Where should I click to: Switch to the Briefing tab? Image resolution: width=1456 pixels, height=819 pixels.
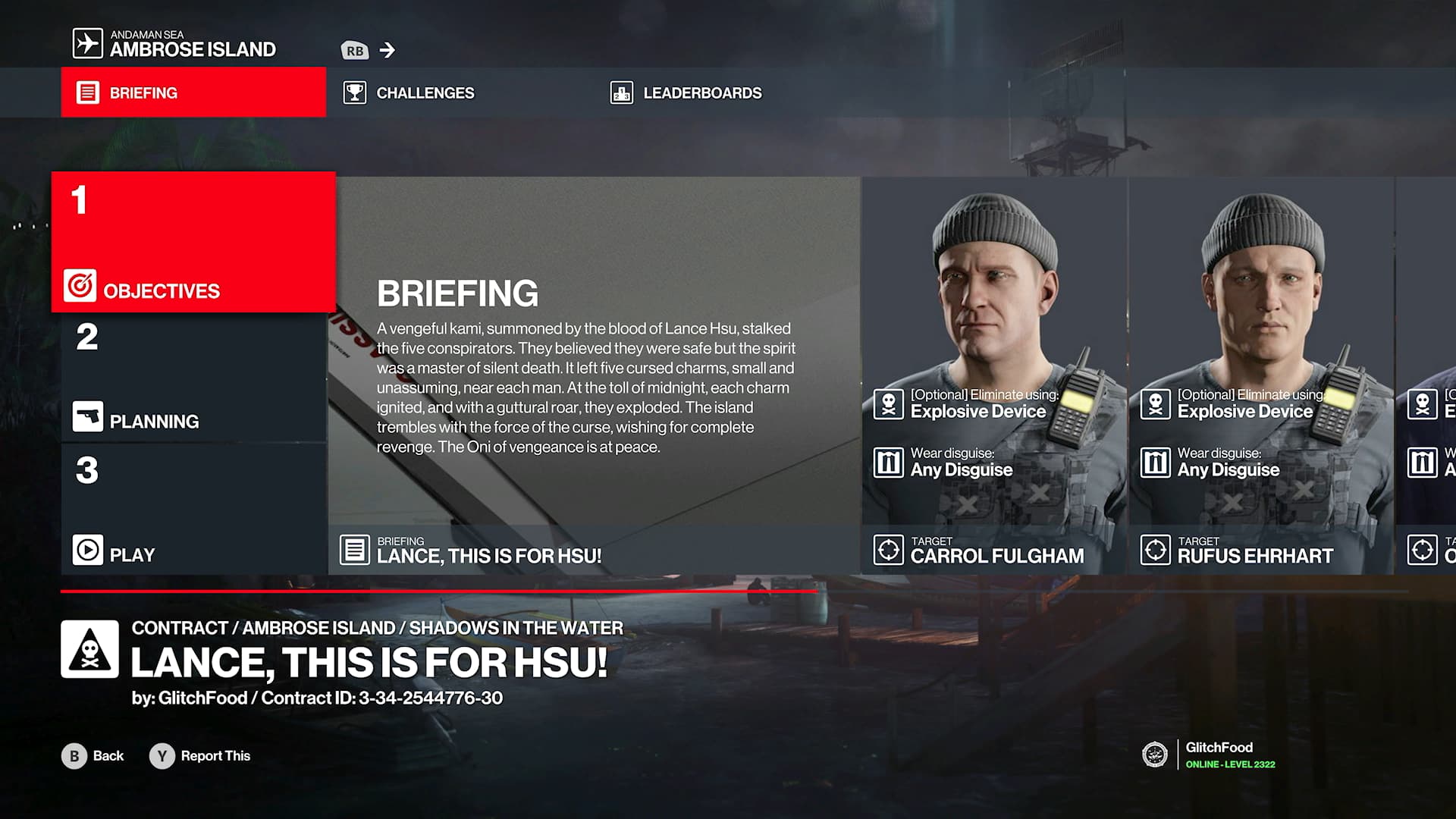point(193,93)
